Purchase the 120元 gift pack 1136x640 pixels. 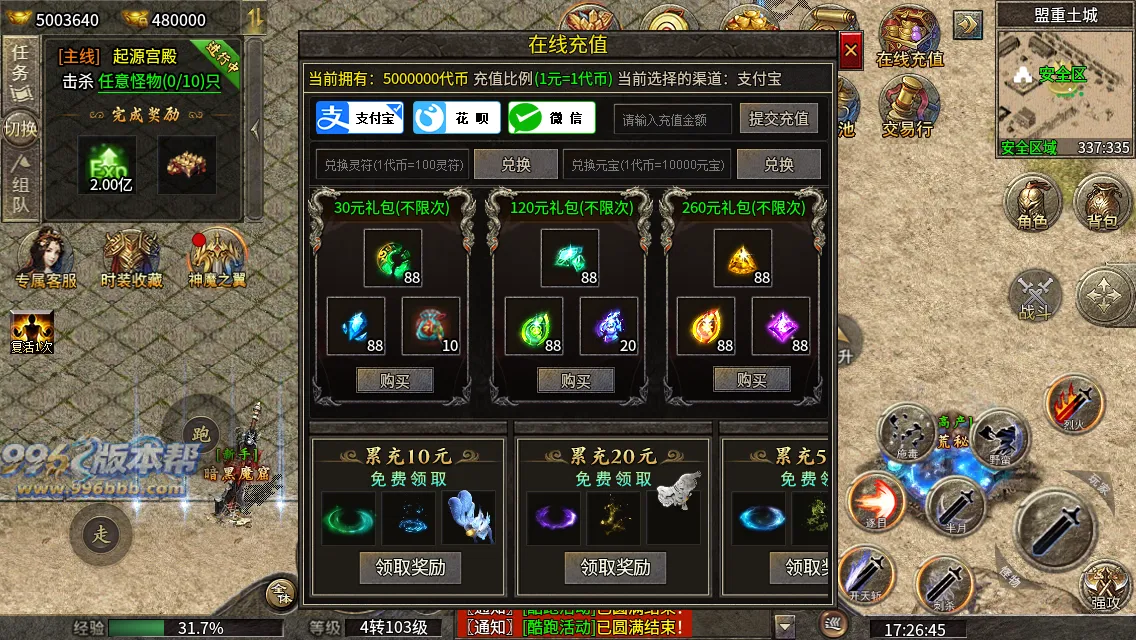pos(575,380)
